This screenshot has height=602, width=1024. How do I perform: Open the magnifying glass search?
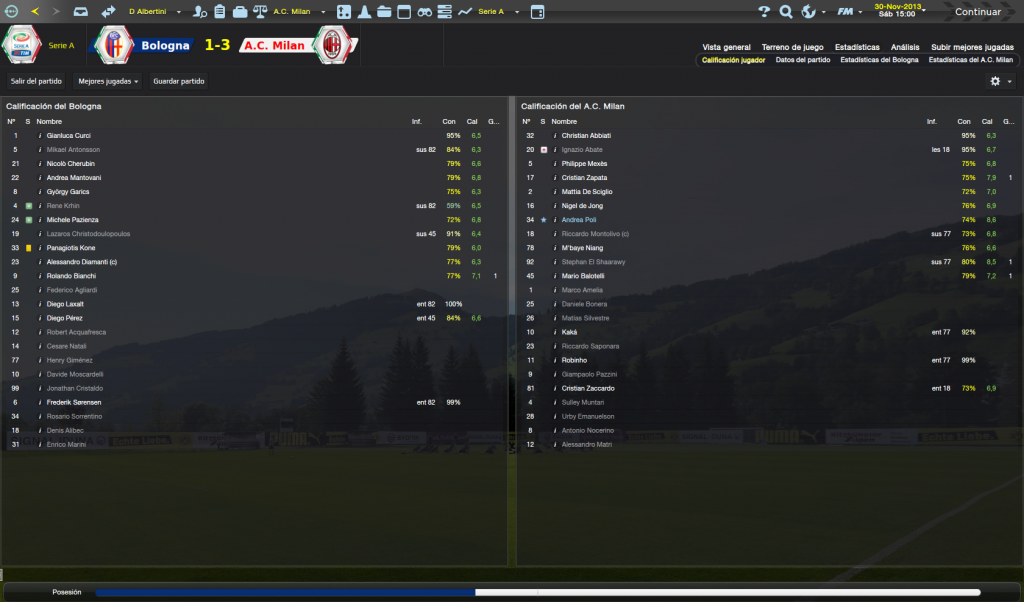tap(786, 12)
